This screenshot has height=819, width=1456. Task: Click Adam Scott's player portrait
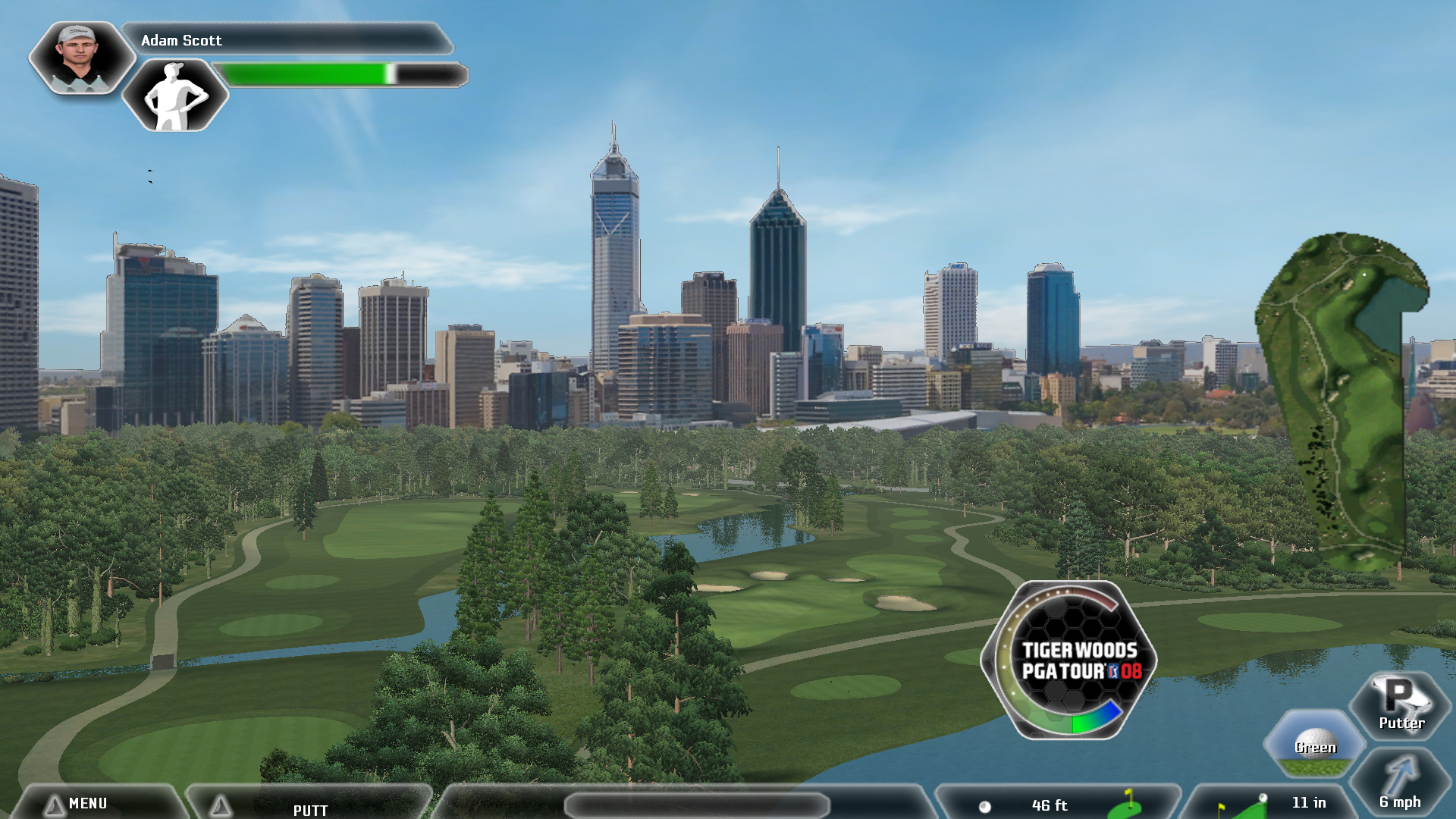(80, 58)
